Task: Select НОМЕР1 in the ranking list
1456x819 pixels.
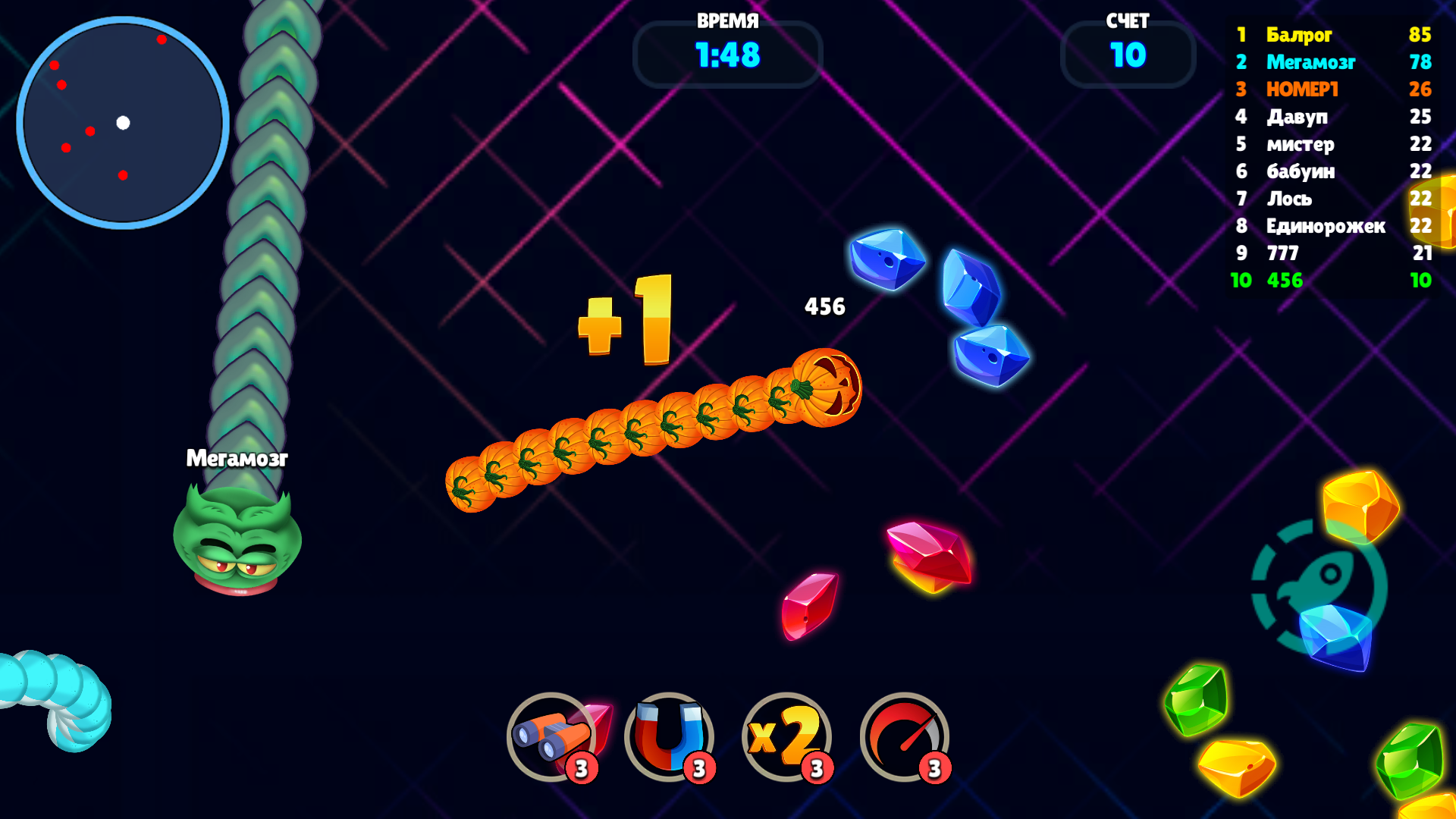Action: click(x=1301, y=90)
